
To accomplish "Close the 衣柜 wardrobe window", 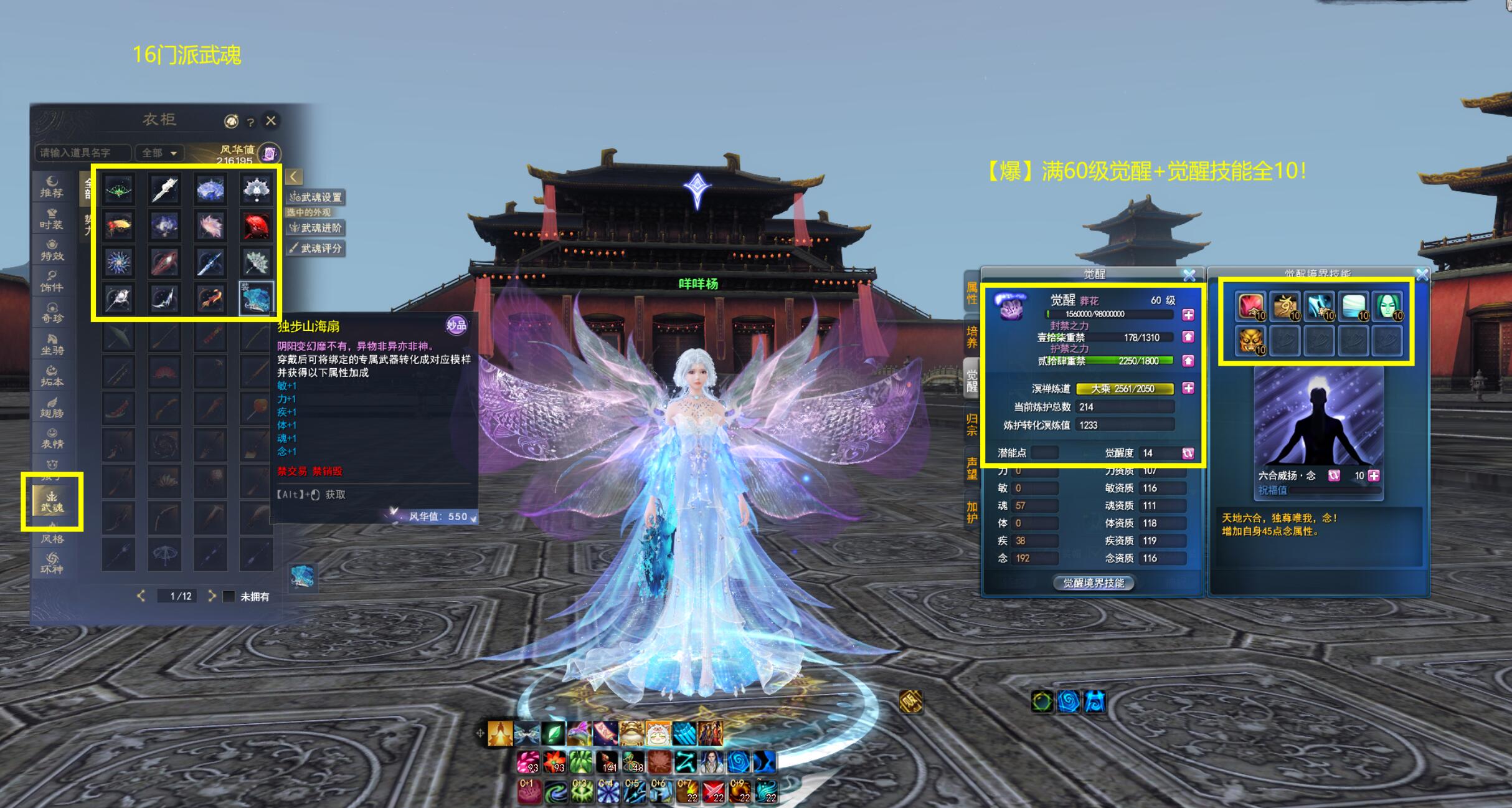I will click(271, 120).
